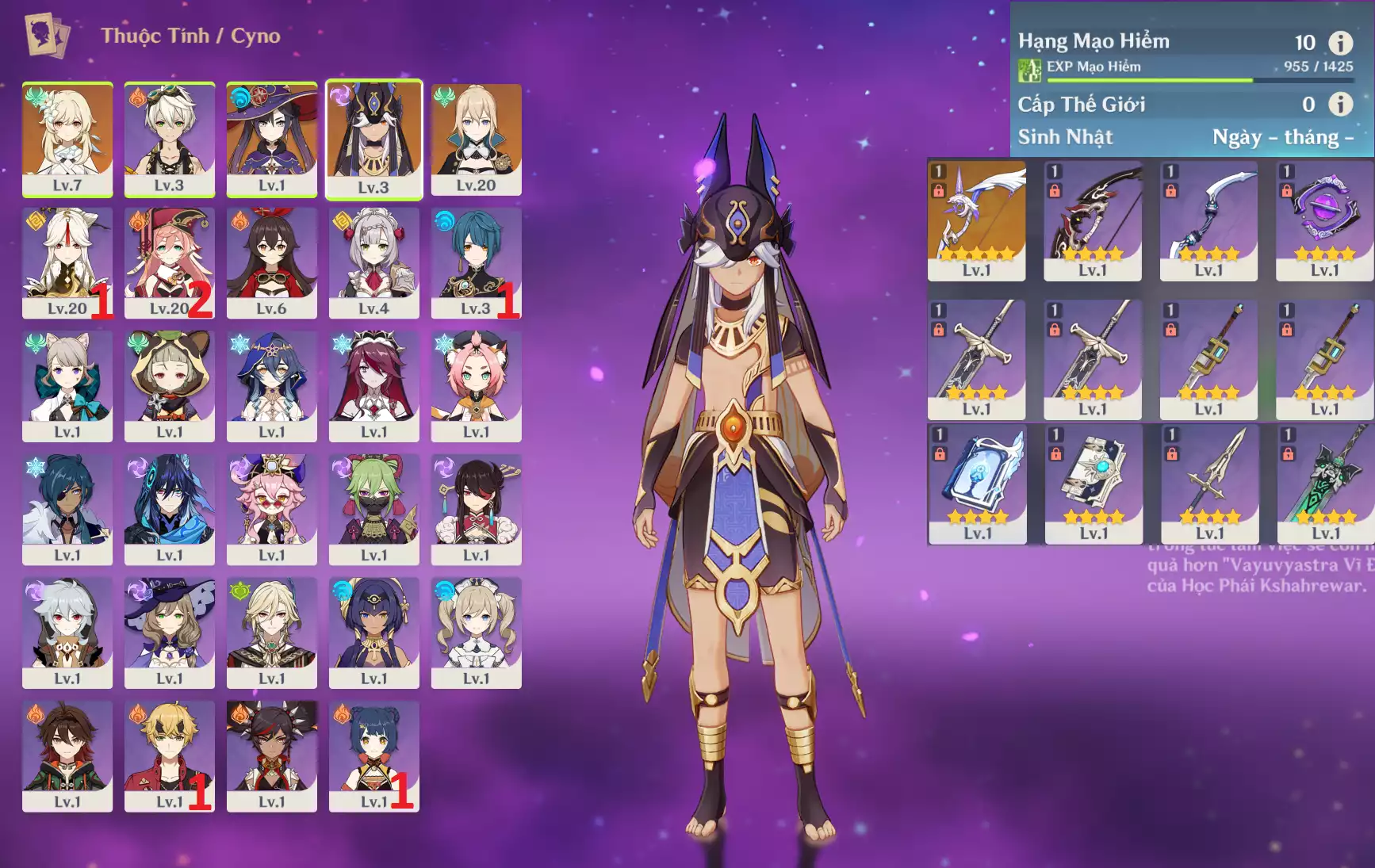Viewport: 1375px width, 868px height.
Task: Select Jean's Lv.20 portrait
Action: coord(476,138)
